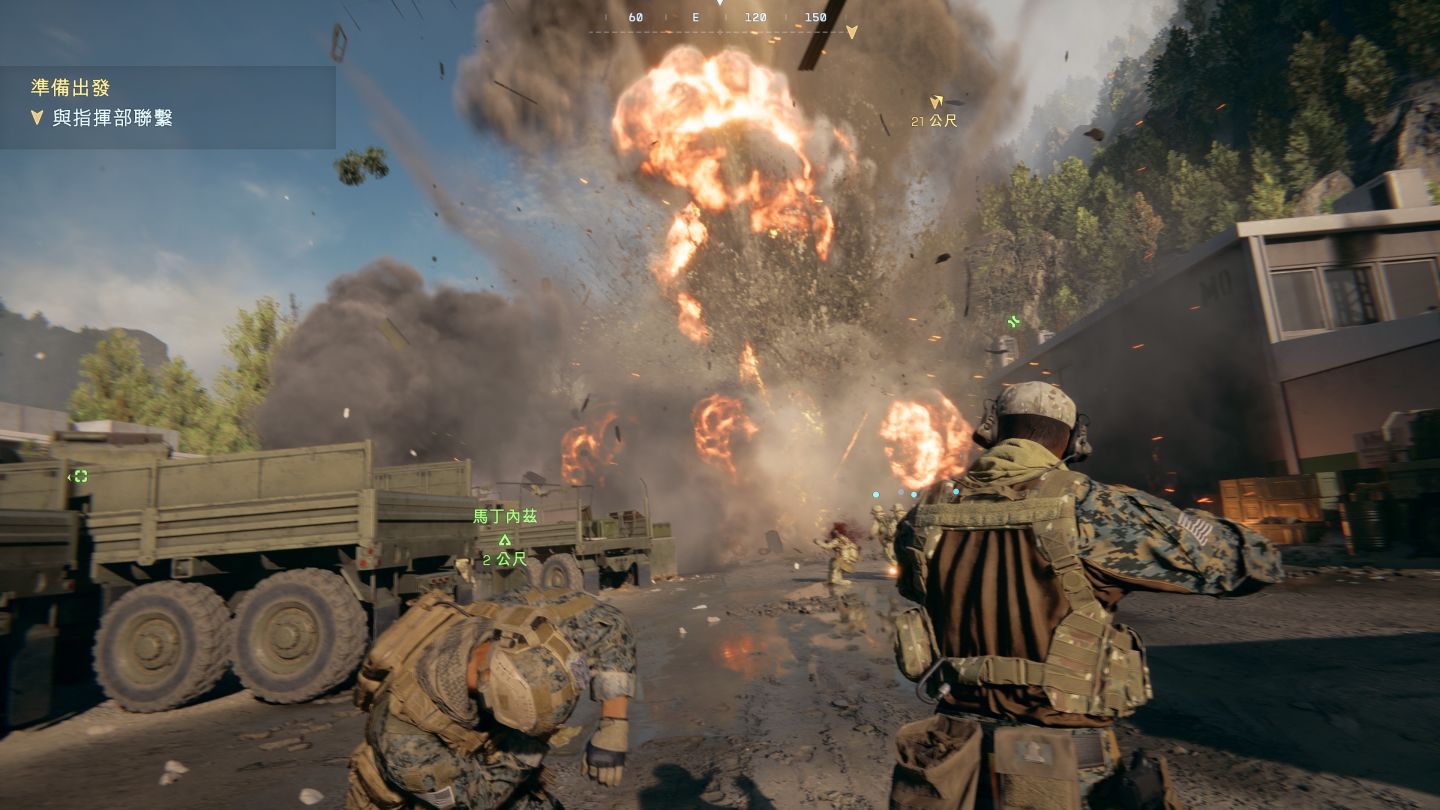Click the green cross marker near the building
The height and width of the screenshot is (810, 1440).
point(1014,321)
